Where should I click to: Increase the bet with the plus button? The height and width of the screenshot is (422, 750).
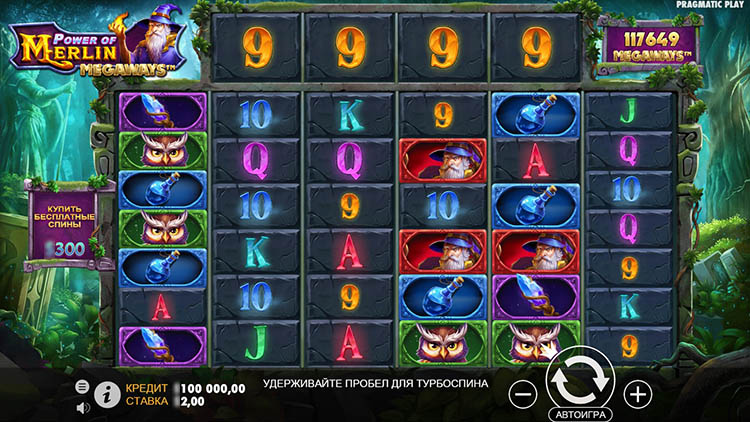click(638, 393)
